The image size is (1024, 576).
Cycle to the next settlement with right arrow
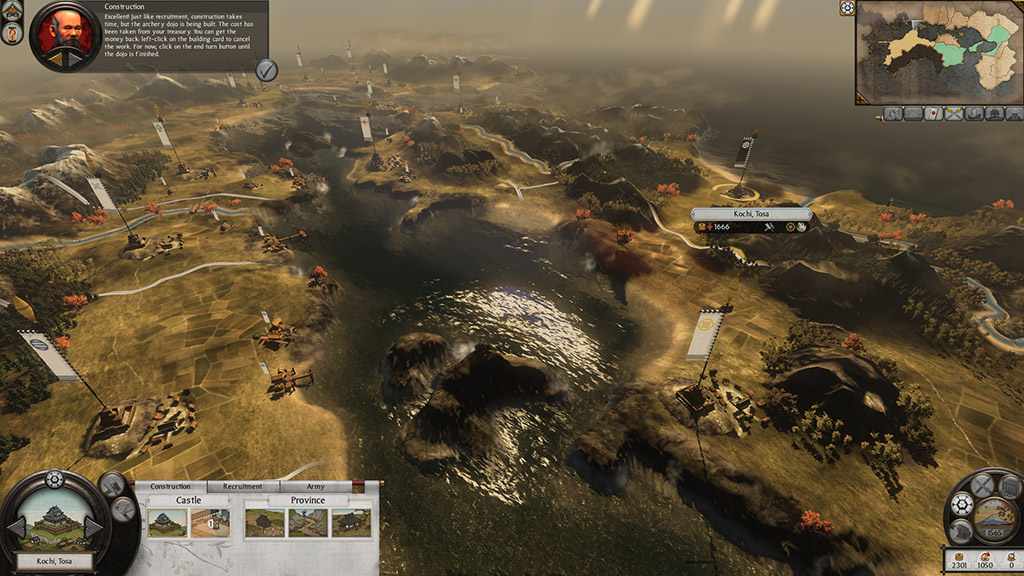click(x=93, y=528)
